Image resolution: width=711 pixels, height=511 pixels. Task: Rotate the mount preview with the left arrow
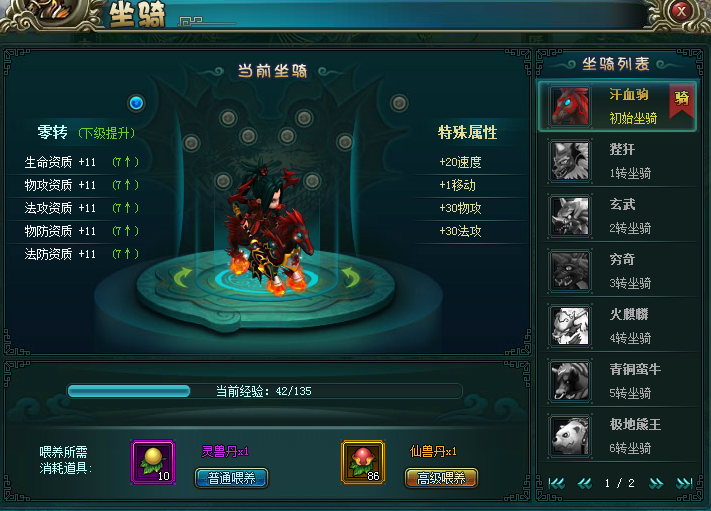(183, 275)
